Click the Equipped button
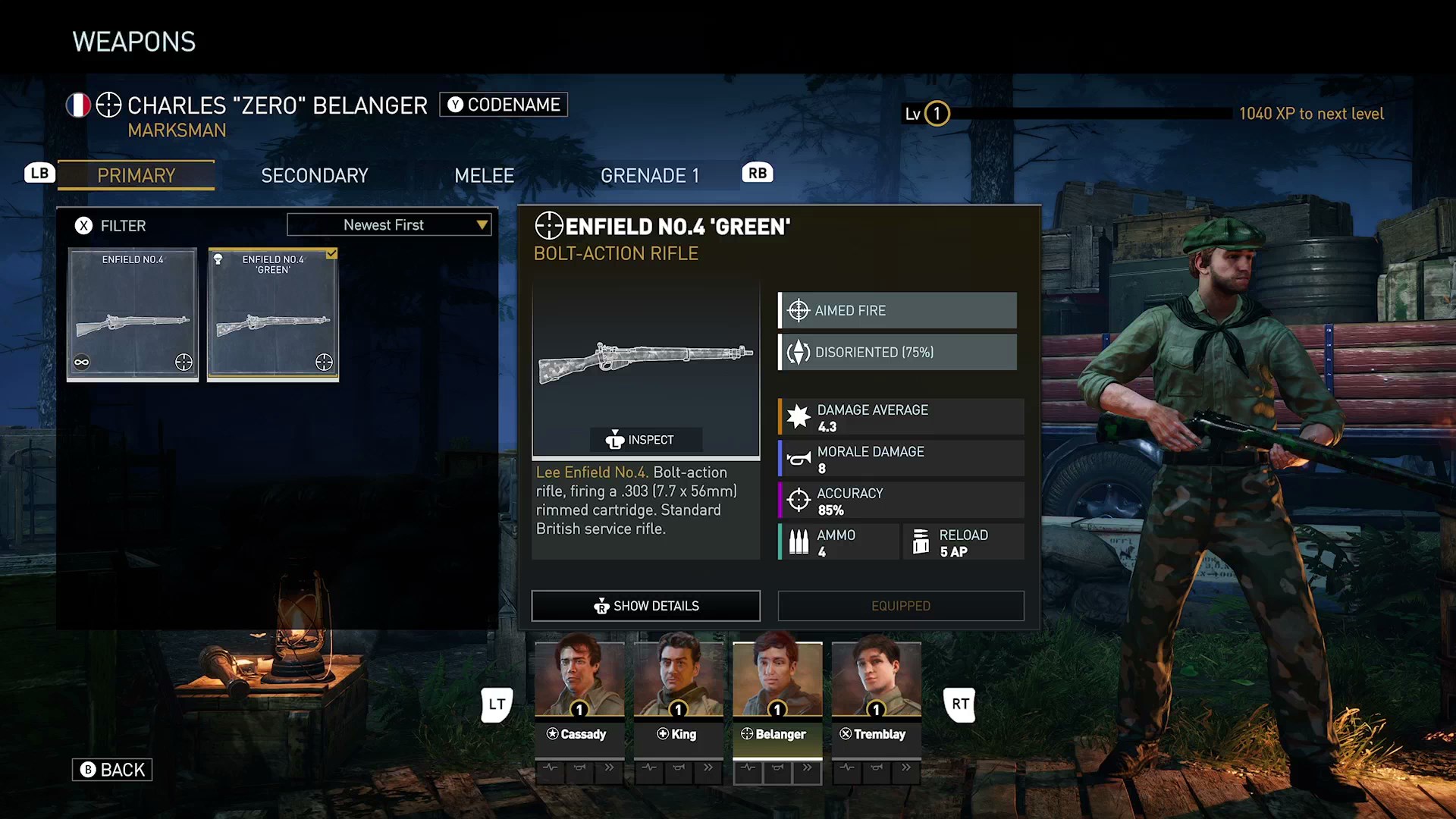The image size is (1456, 819). click(900, 605)
